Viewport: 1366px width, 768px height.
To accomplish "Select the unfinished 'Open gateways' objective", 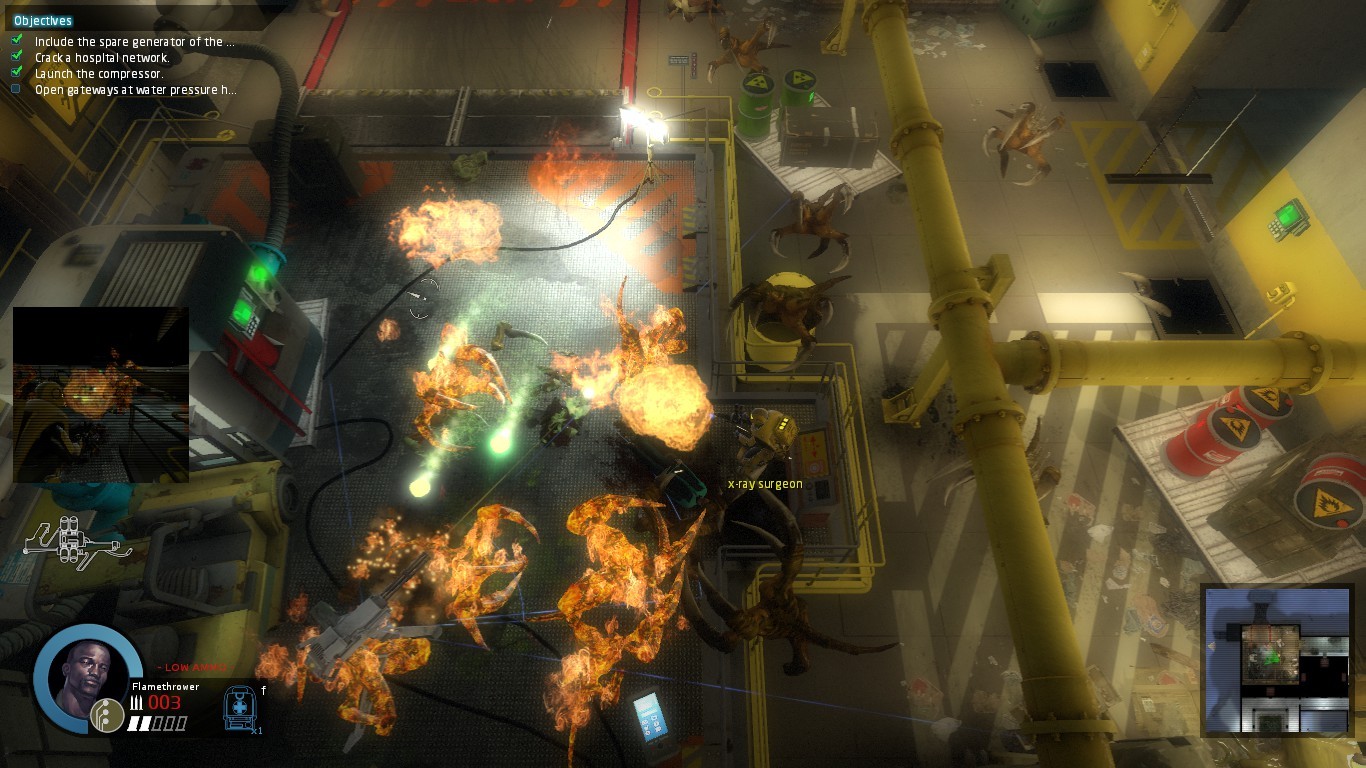I will coord(135,90).
